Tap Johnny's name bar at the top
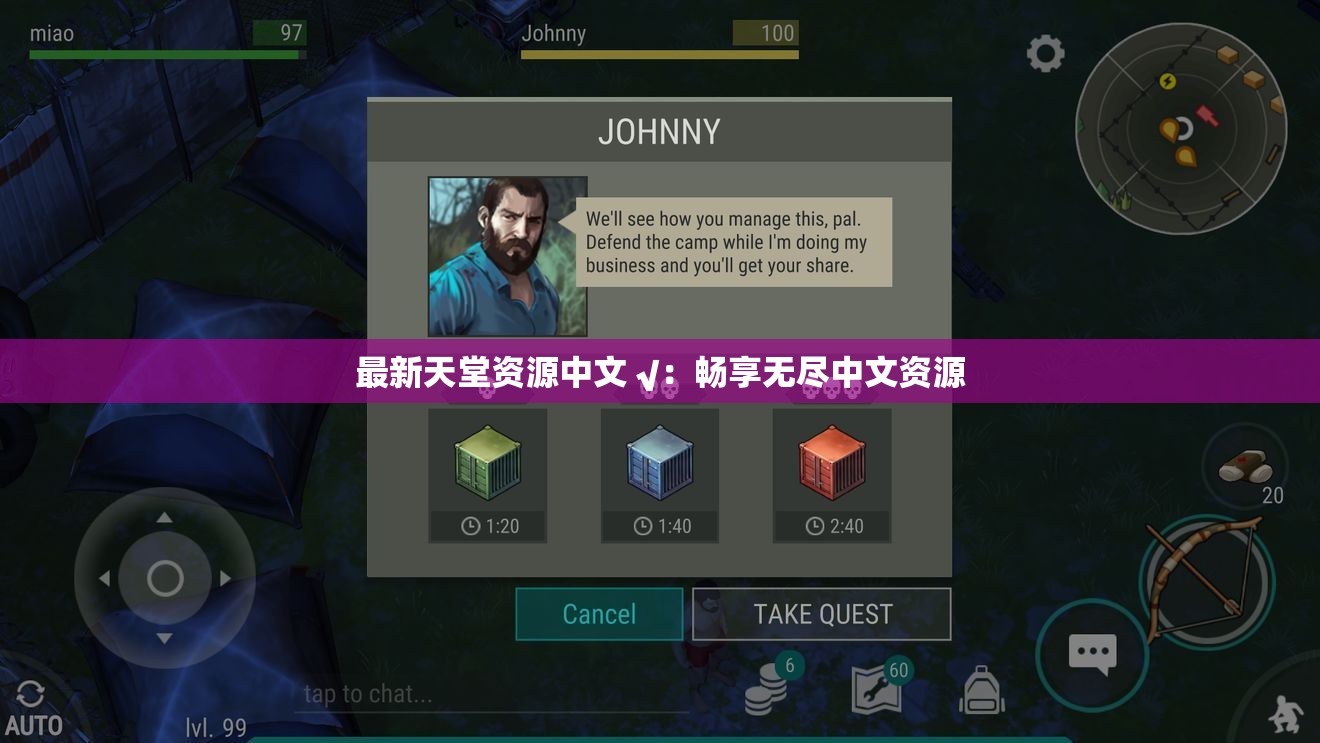This screenshot has height=743, width=1320. (659, 38)
